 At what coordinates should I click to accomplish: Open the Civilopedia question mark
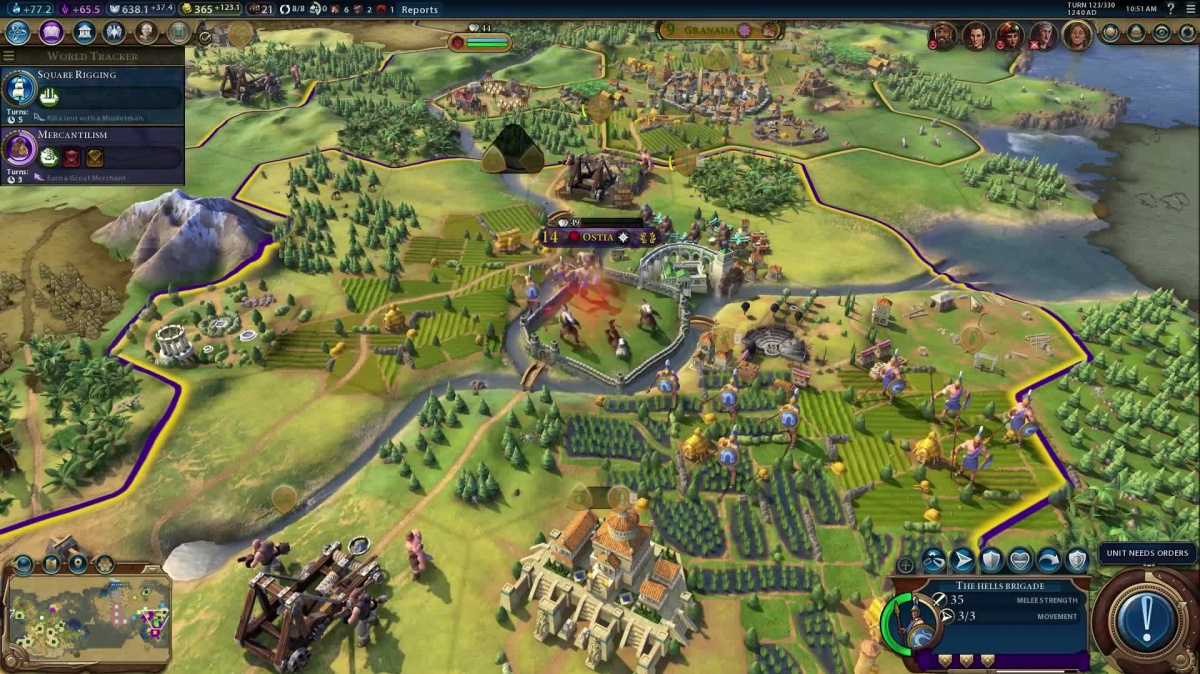pyautogui.click(x=1171, y=9)
